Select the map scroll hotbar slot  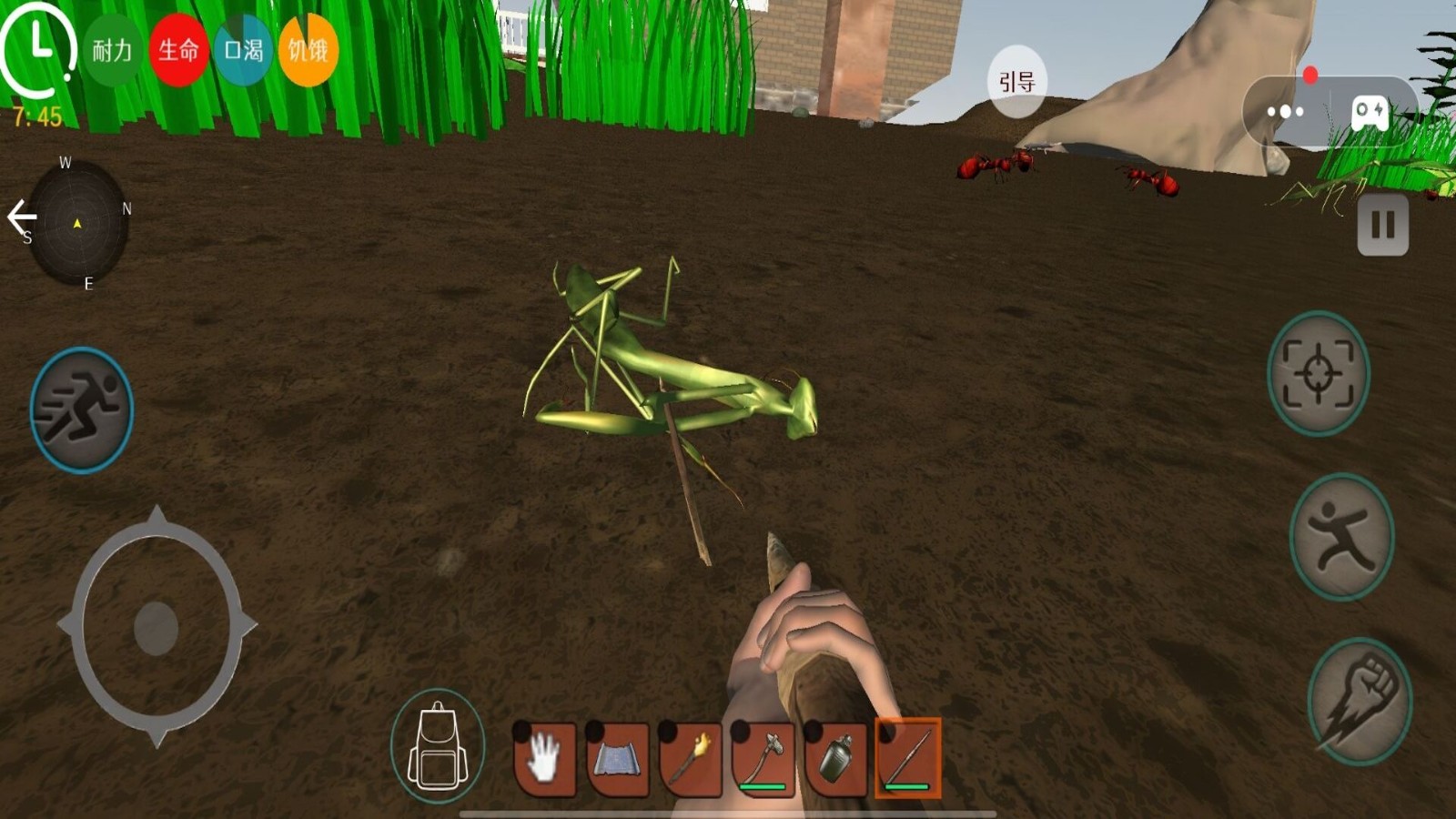[618, 759]
